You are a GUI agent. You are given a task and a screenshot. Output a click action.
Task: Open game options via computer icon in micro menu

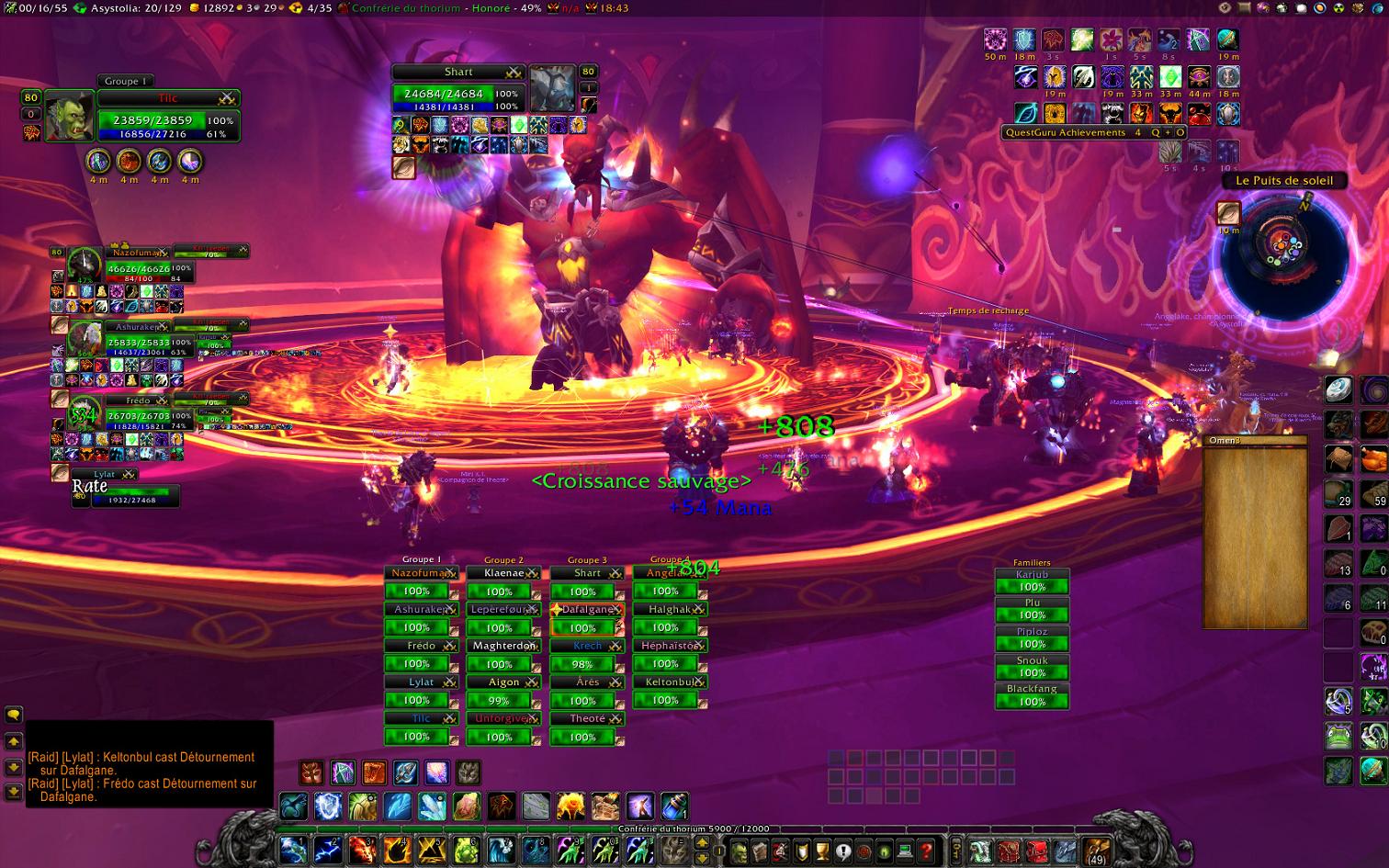click(x=904, y=852)
